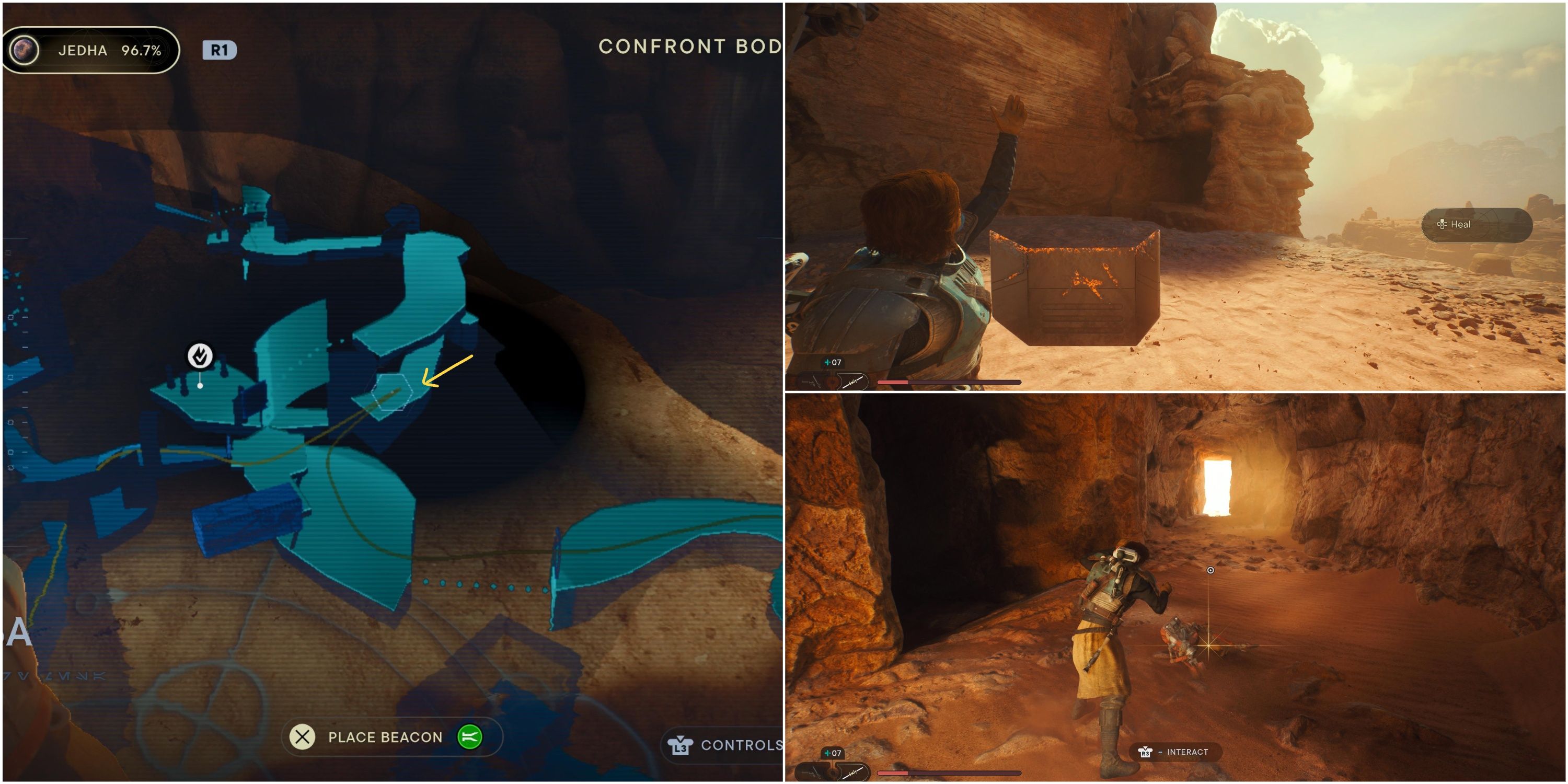Click the Heal prompt button icon

(1444, 224)
